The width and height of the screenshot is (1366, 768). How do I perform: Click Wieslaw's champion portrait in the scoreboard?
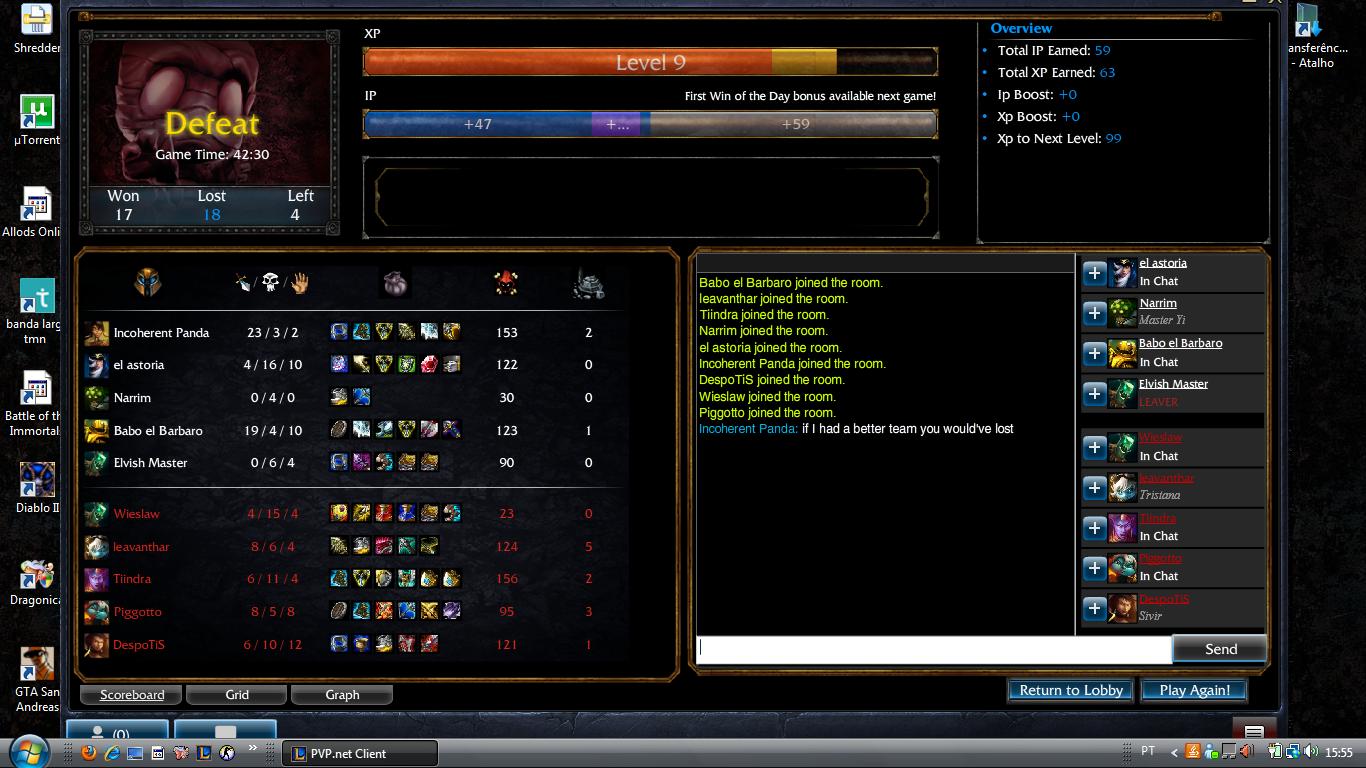[97, 513]
